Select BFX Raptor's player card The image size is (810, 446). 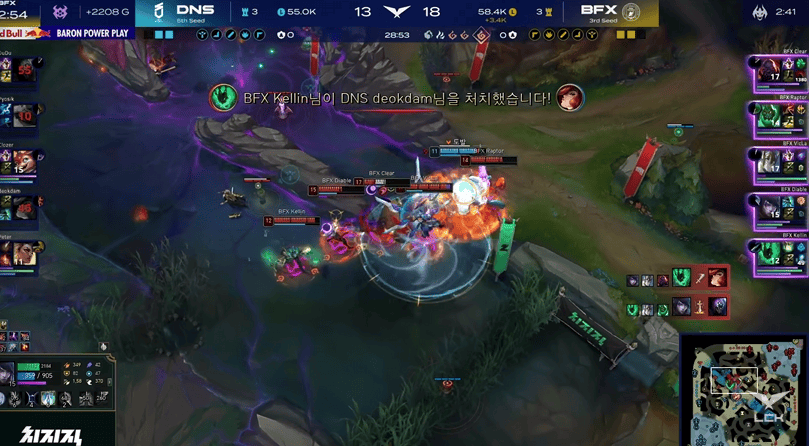(x=779, y=115)
